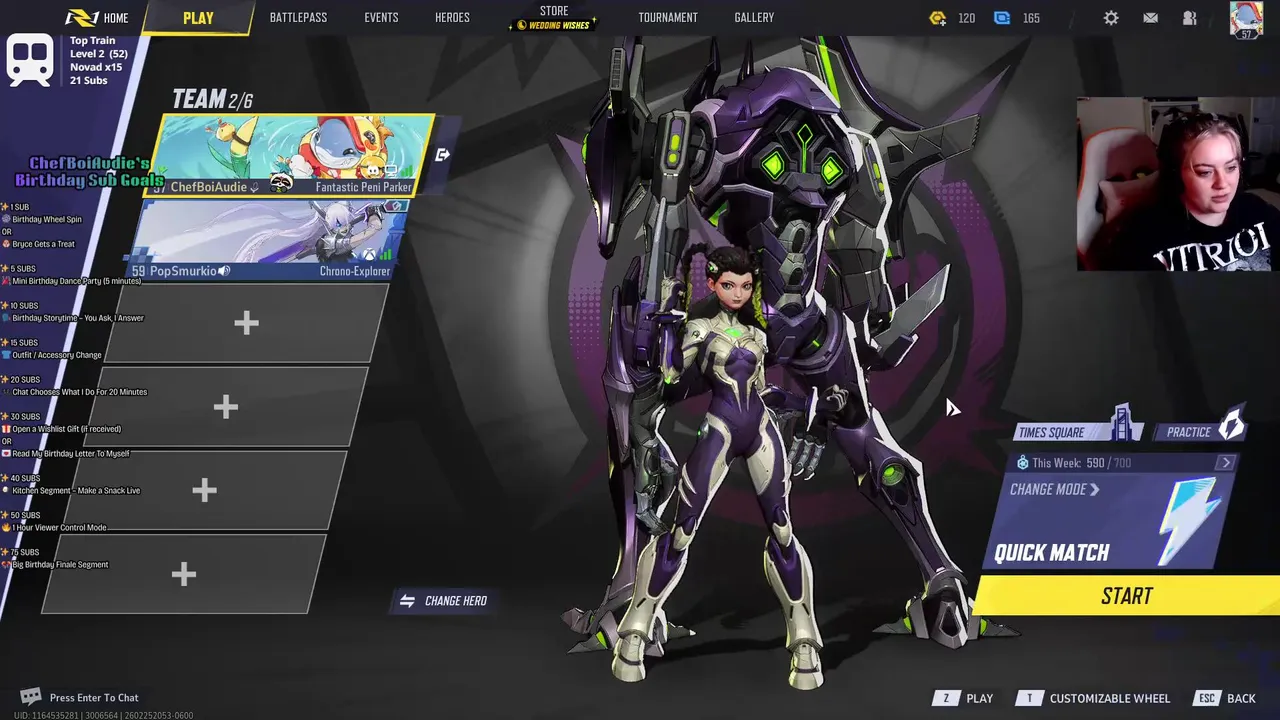Open the friends list icon

pos(1189,18)
